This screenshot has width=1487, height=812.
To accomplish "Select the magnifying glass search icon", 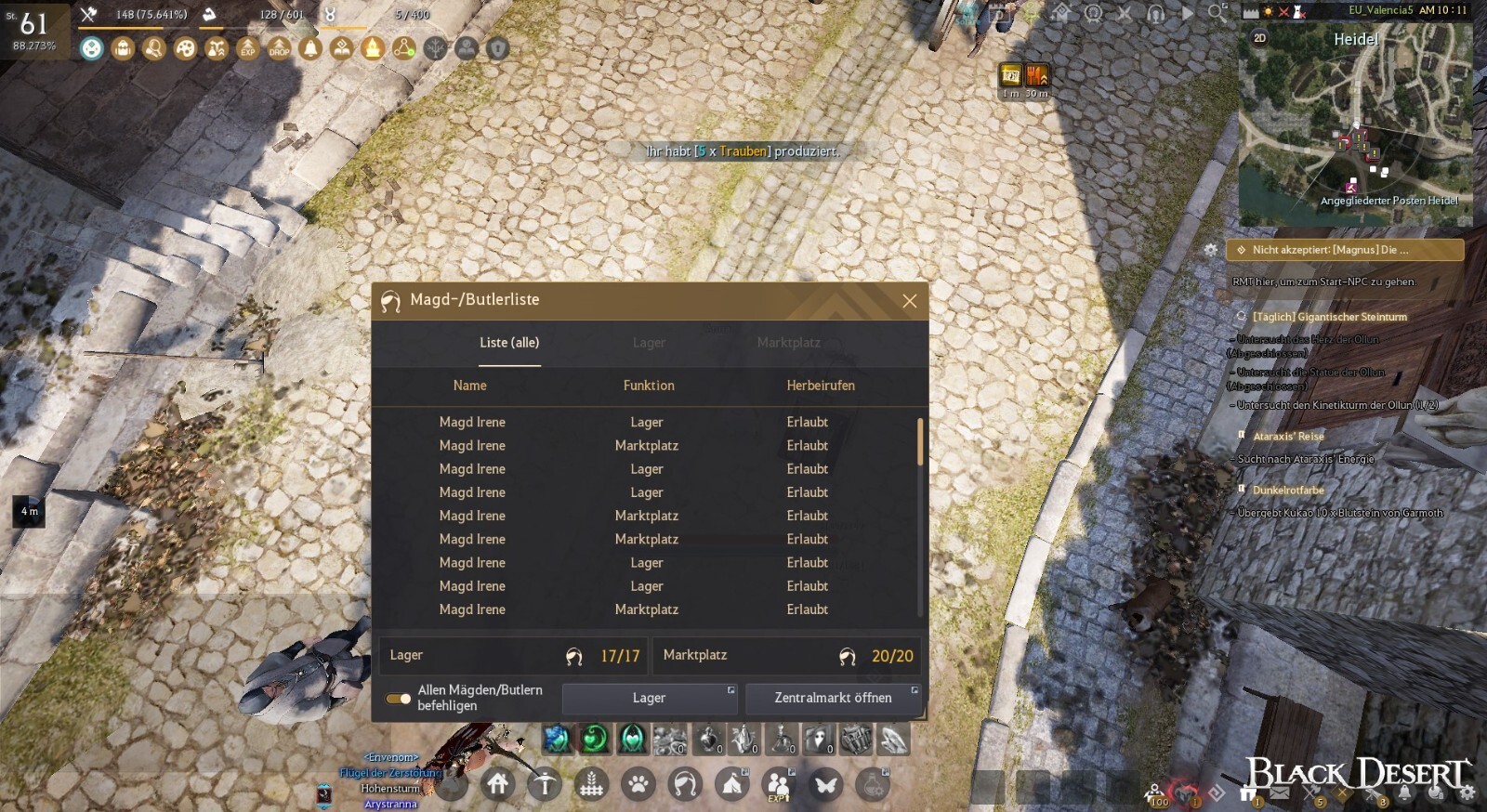I will [x=155, y=48].
